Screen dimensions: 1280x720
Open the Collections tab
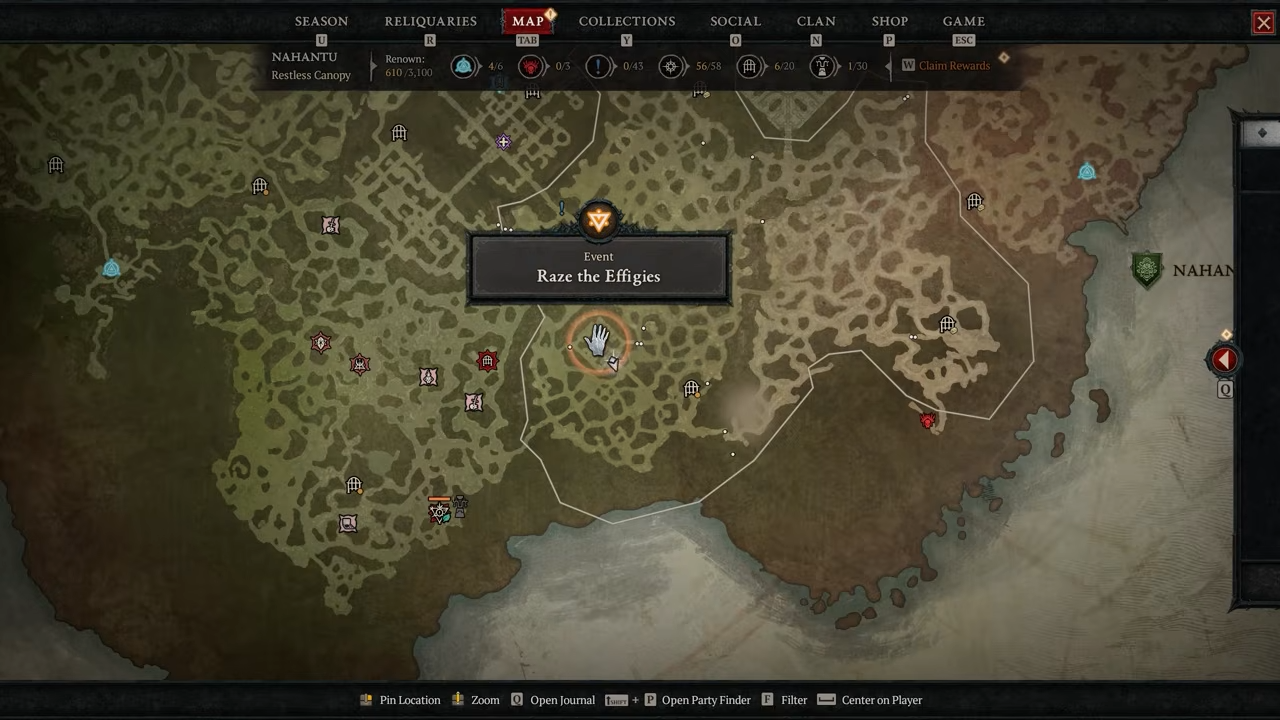pyautogui.click(x=626, y=21)
